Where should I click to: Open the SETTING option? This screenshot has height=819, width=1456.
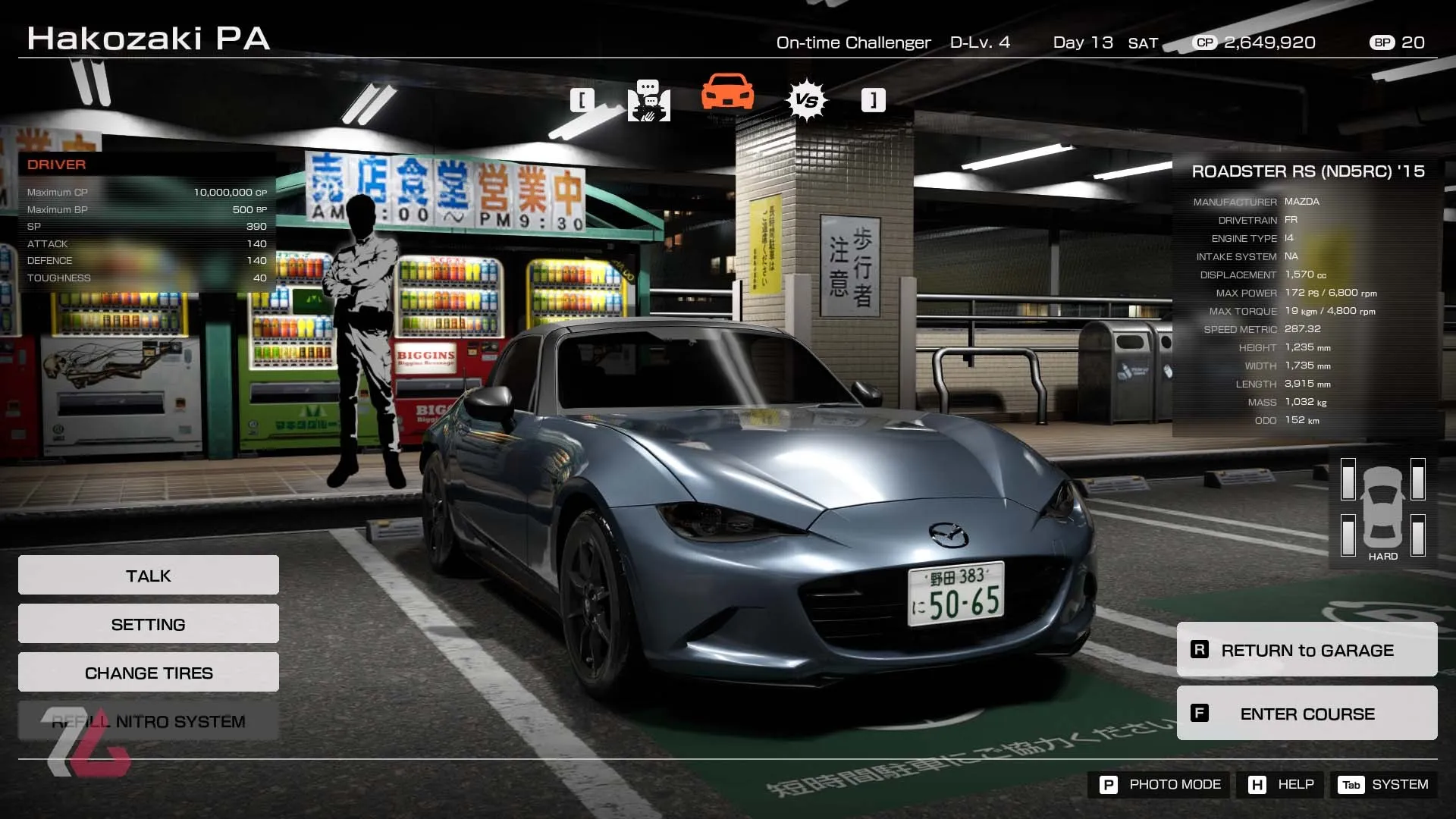tap(148, 623)
